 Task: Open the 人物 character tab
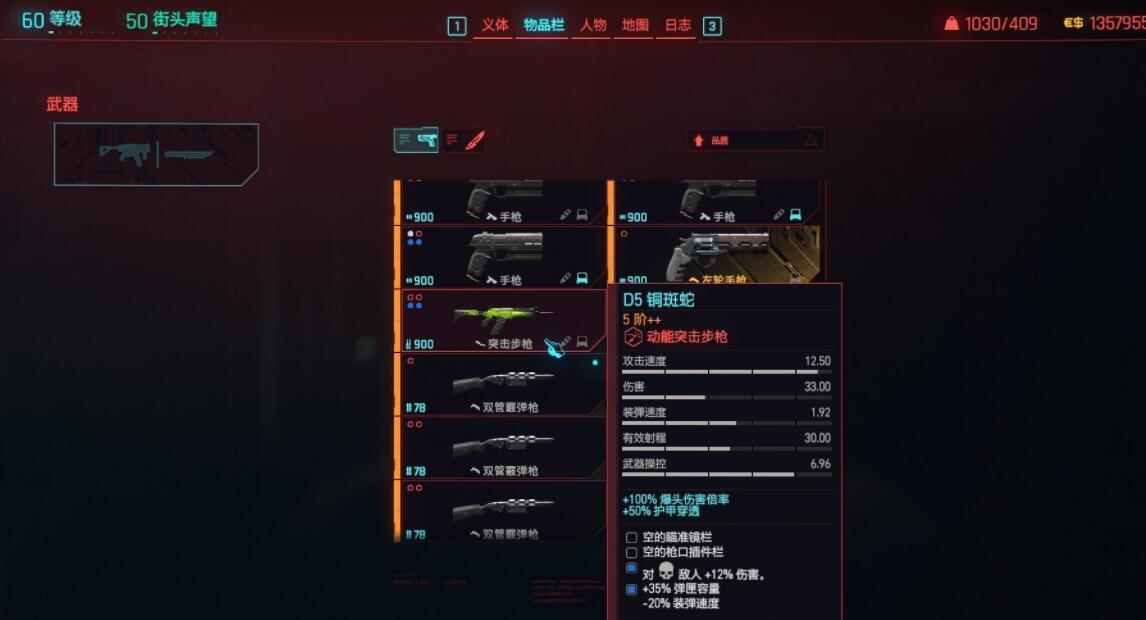click(x=593, y=25)
